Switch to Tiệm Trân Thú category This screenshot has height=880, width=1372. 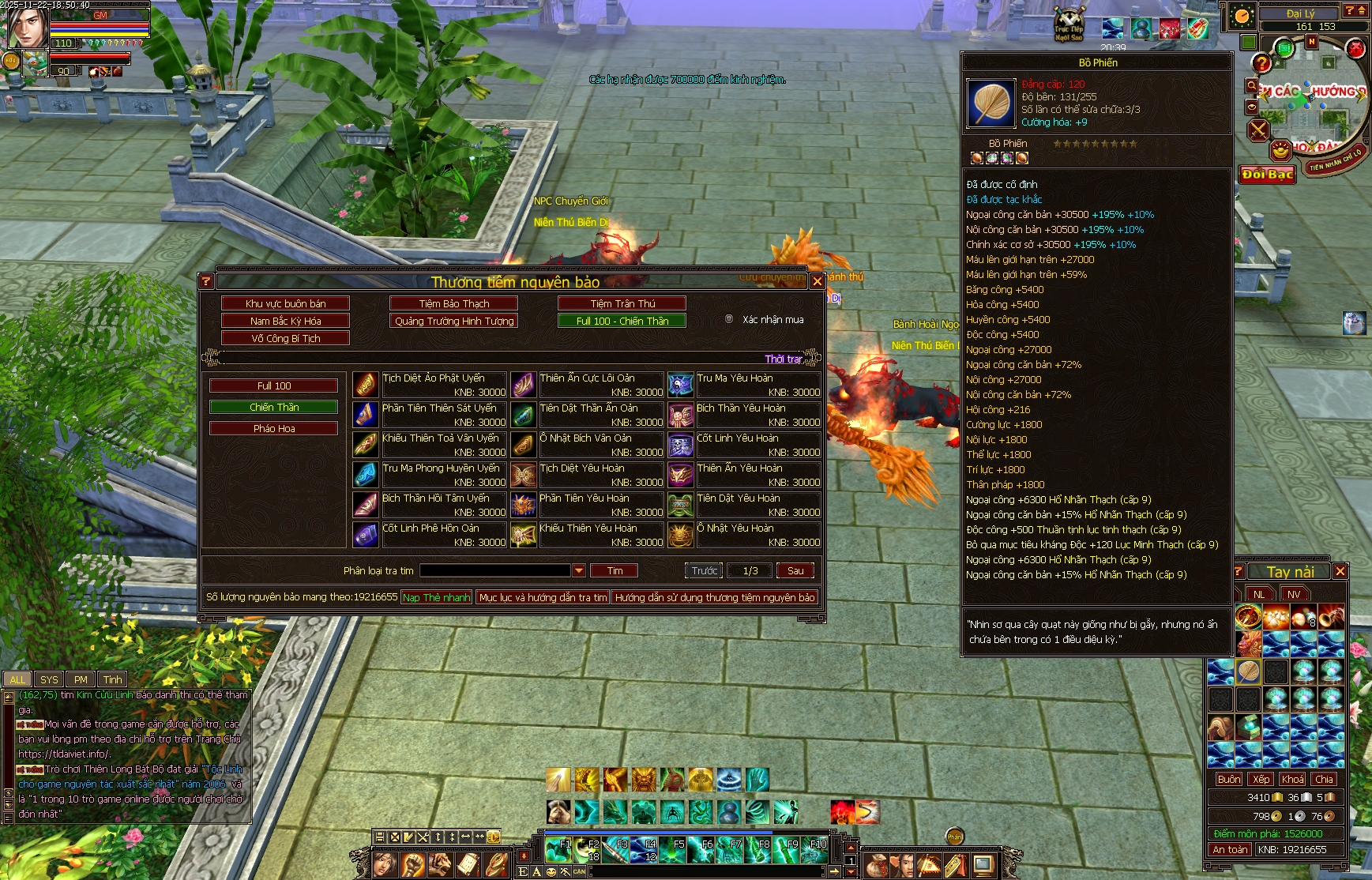[622, 303]
